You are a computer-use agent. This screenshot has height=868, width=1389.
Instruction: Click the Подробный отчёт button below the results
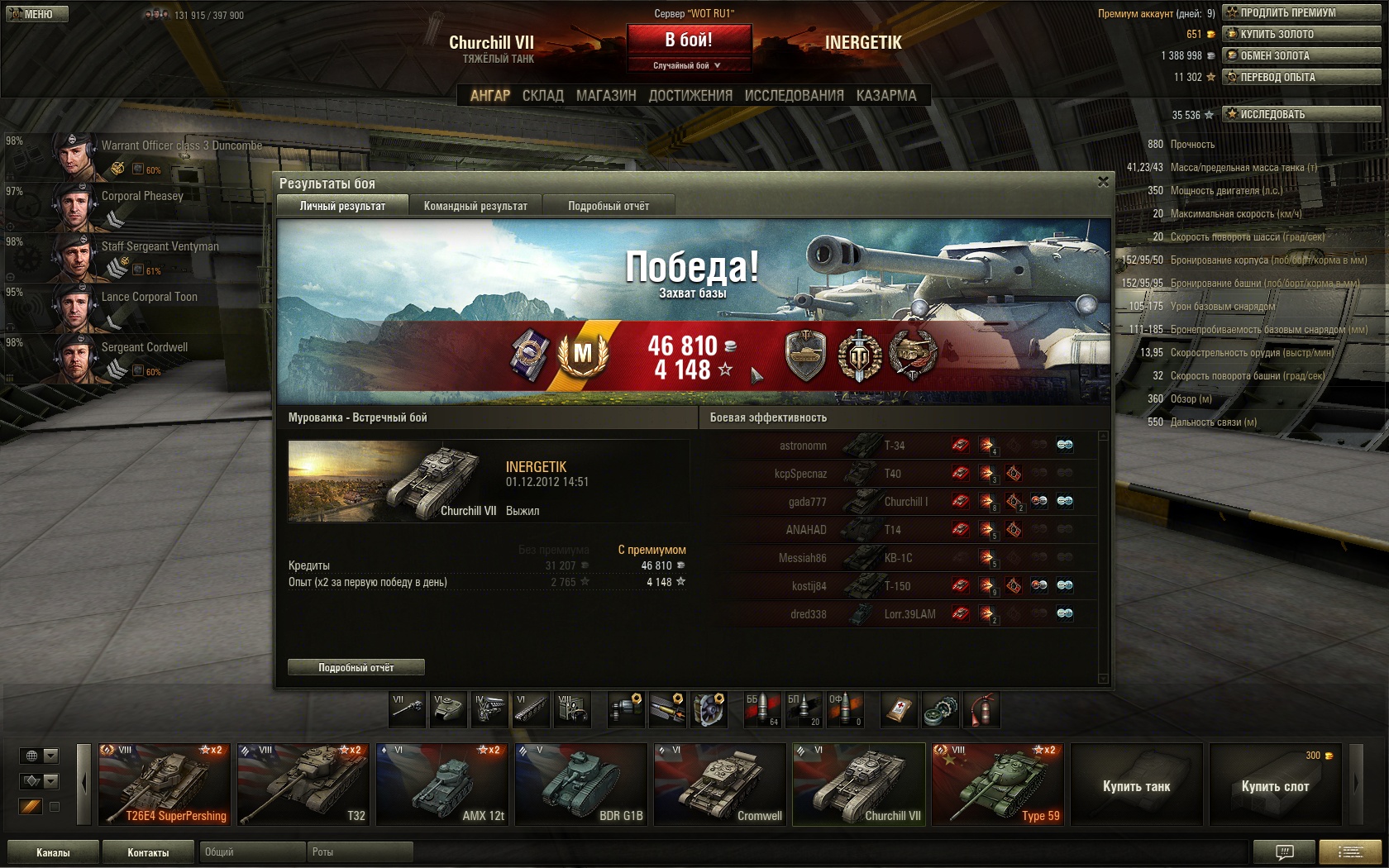356,667
